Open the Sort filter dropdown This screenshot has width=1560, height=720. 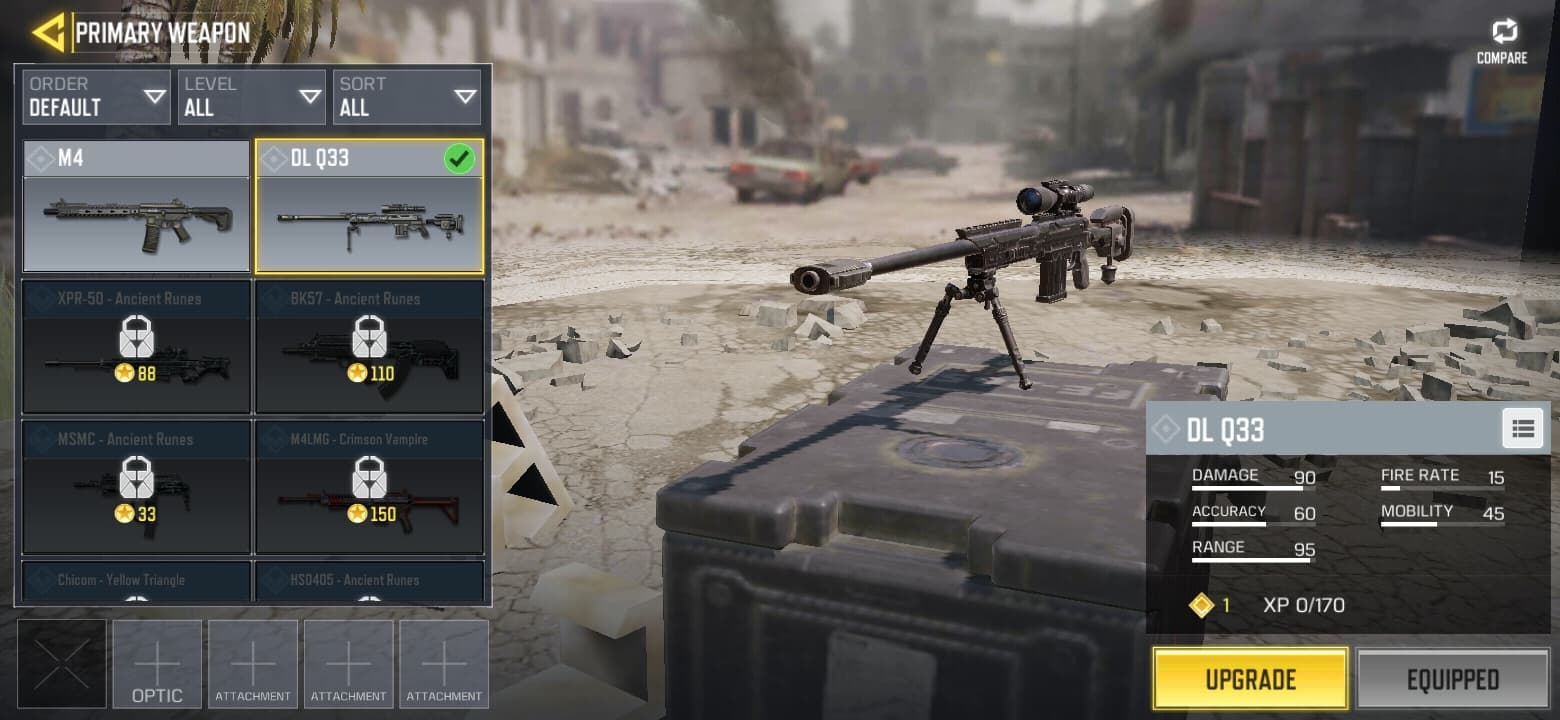[x=406, y=97]
